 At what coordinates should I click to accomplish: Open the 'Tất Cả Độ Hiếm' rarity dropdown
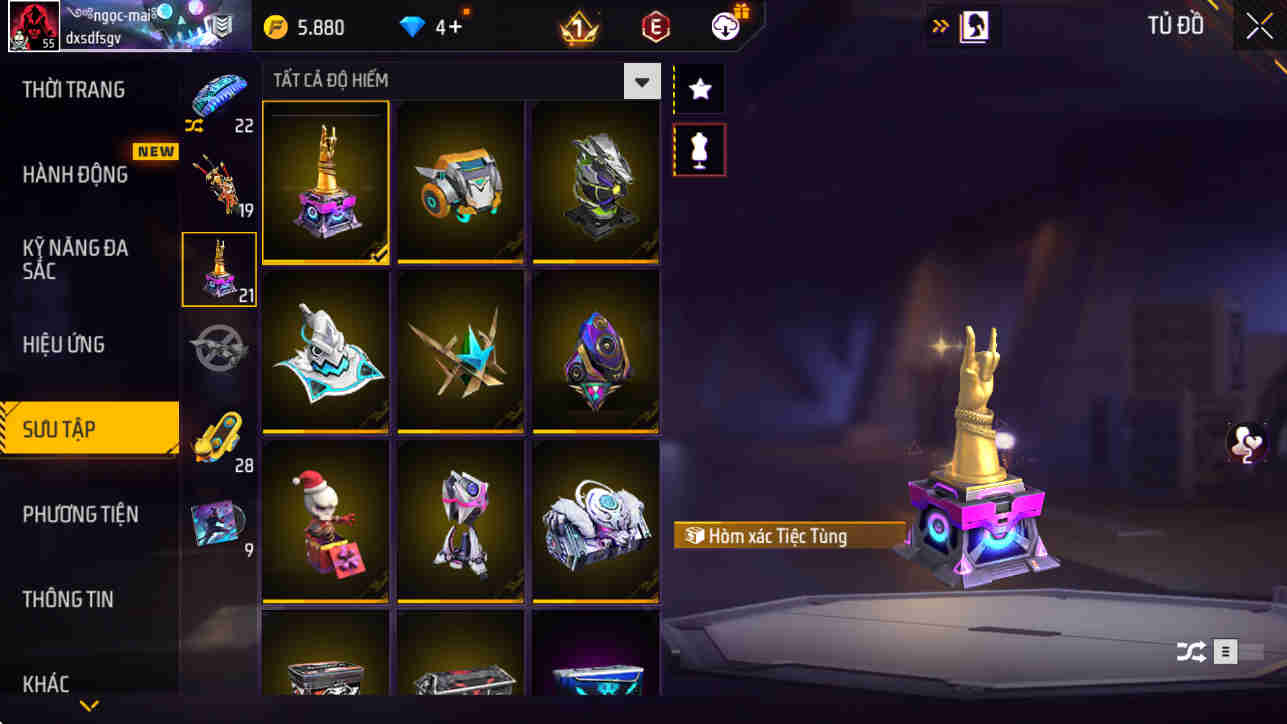640,80
